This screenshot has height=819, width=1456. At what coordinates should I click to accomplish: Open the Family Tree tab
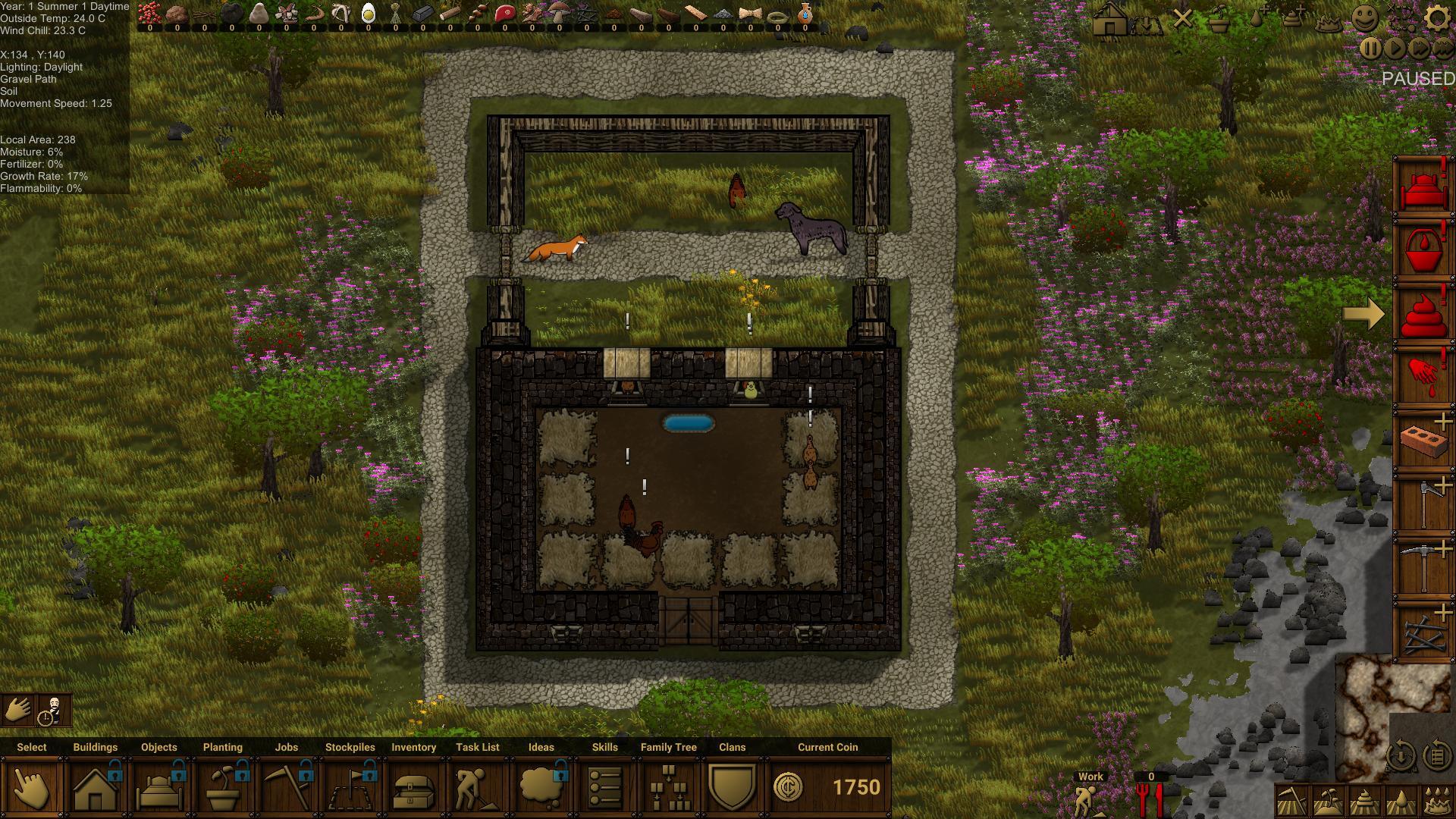point(668,747)
